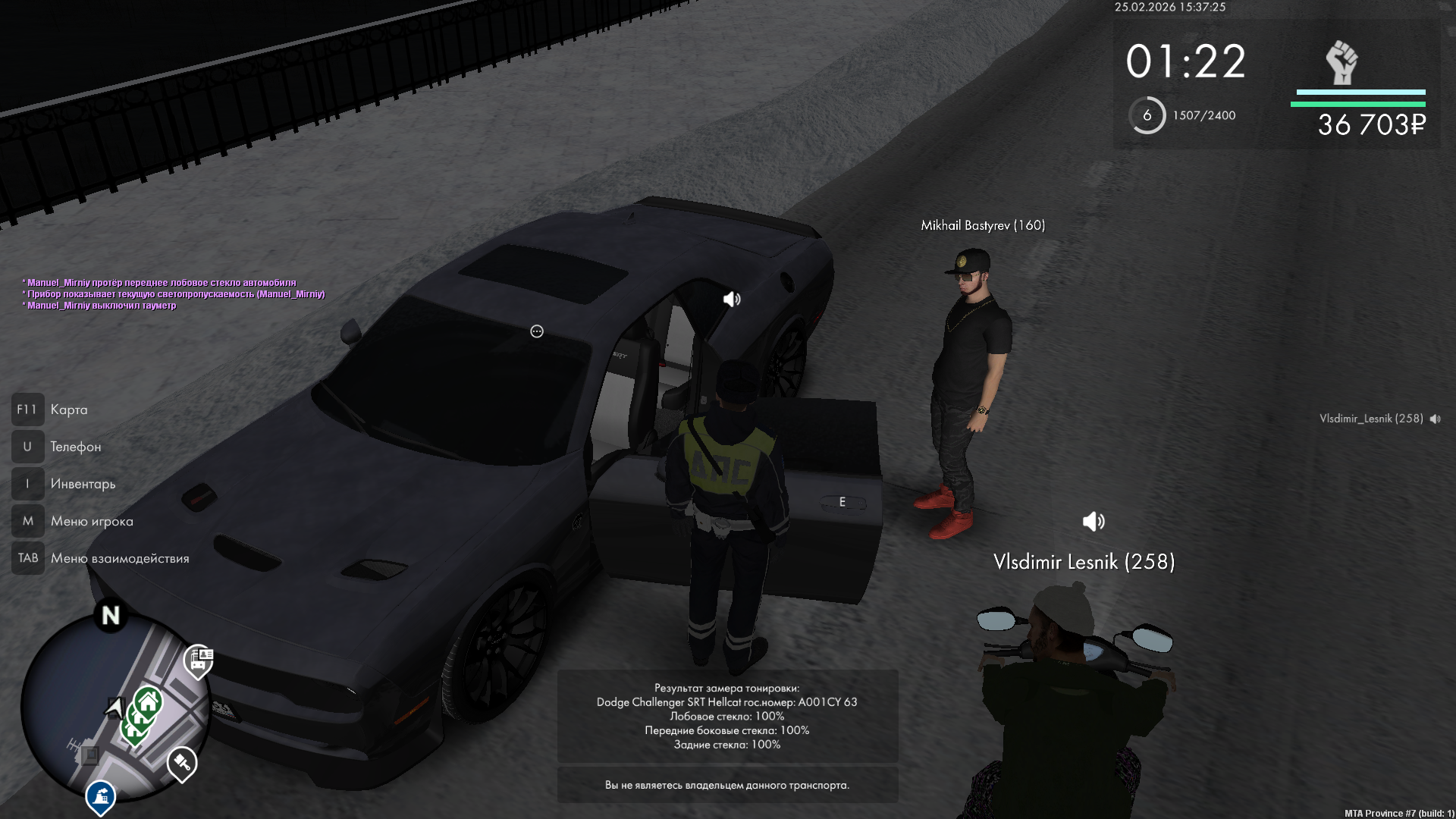Click the not-owner vehicle notification

coord(727,785)
